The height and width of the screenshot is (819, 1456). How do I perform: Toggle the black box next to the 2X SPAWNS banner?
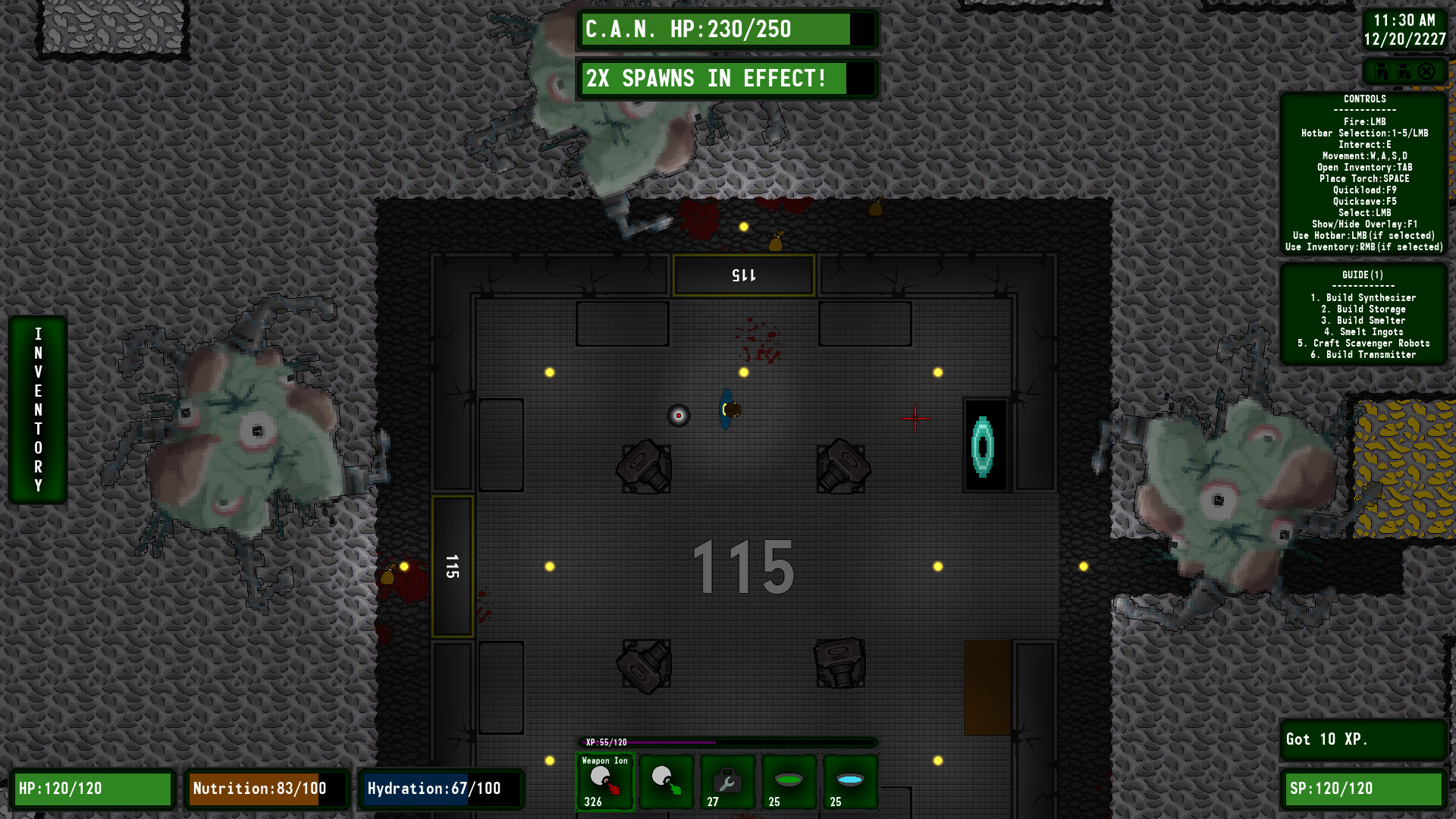click(x=860, y=78)
